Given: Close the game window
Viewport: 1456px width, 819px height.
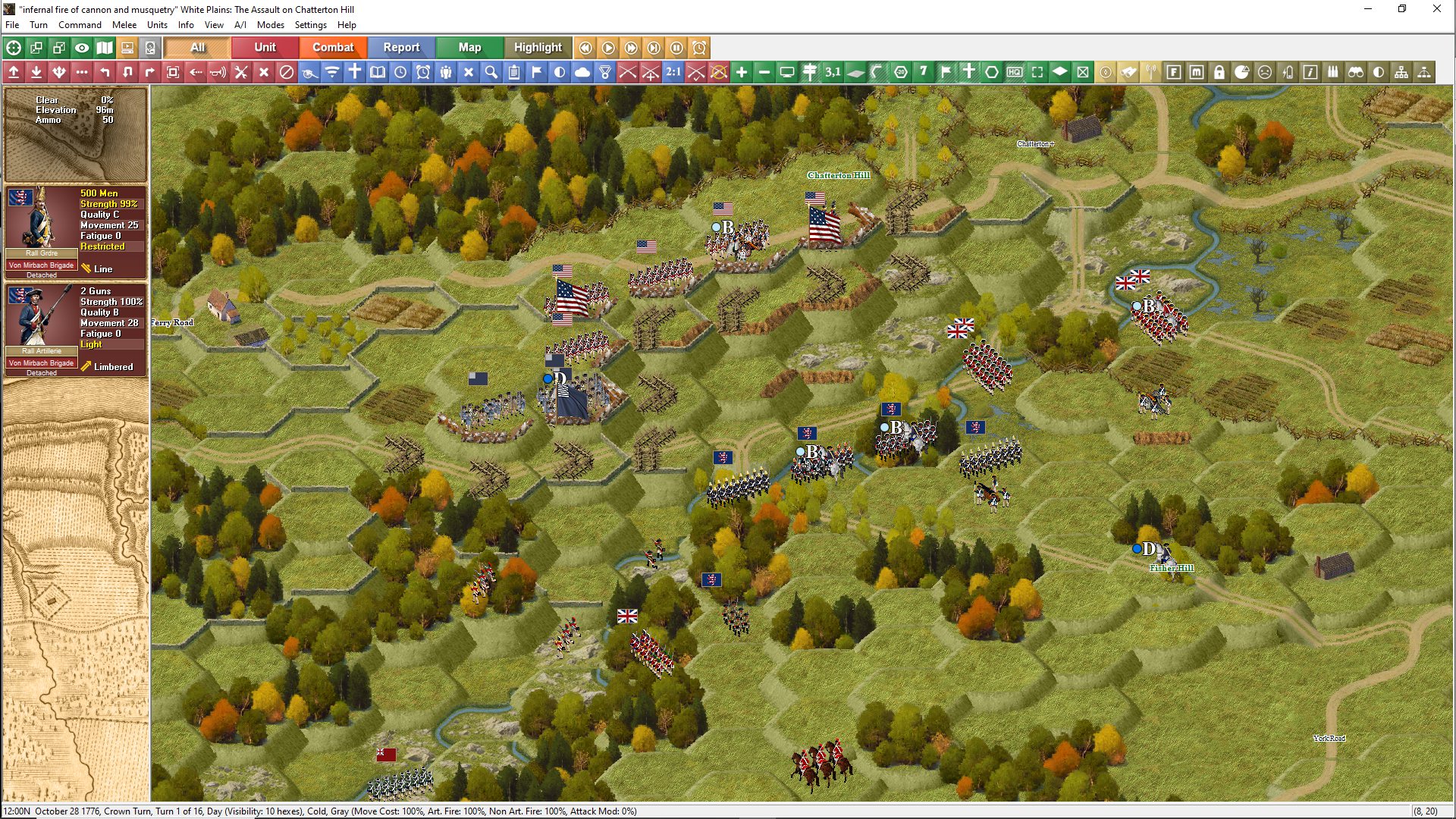Looking at the screenshot, I should tap(1436, 9).
